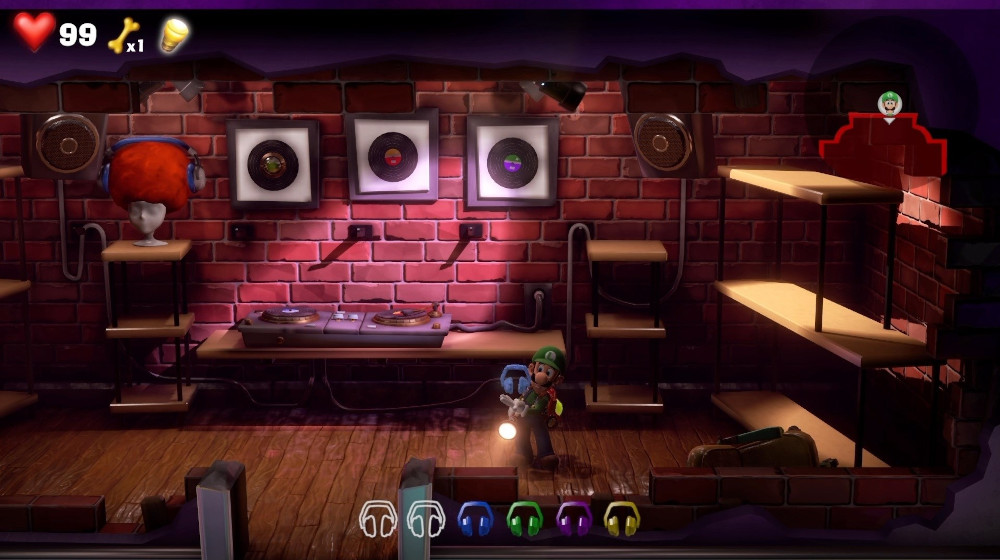Choose the green headphones icon
The image size is (1000, 560).
click(524, 518)
